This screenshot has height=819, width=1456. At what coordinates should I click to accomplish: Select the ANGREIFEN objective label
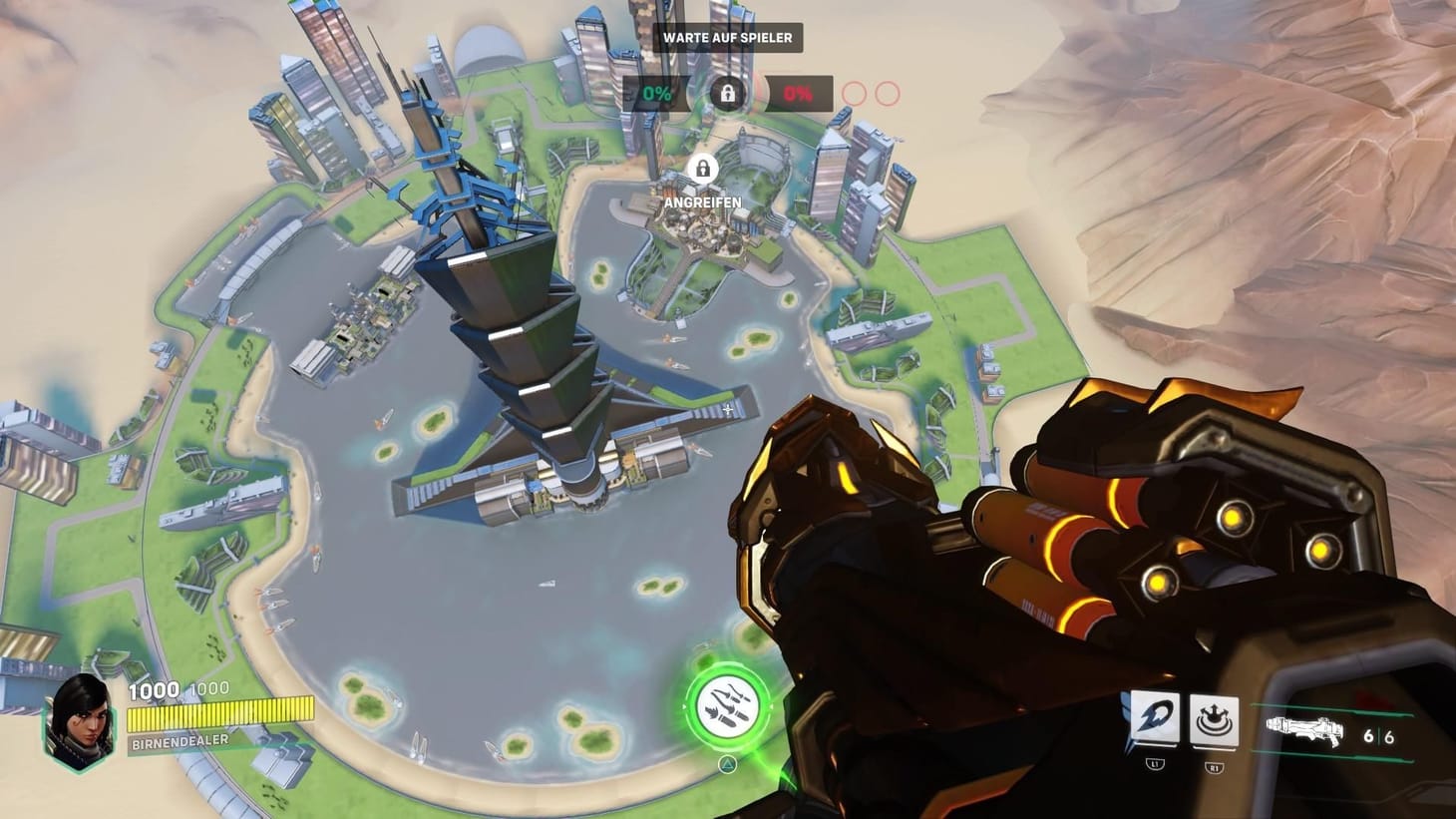click(x=703, y=203)
